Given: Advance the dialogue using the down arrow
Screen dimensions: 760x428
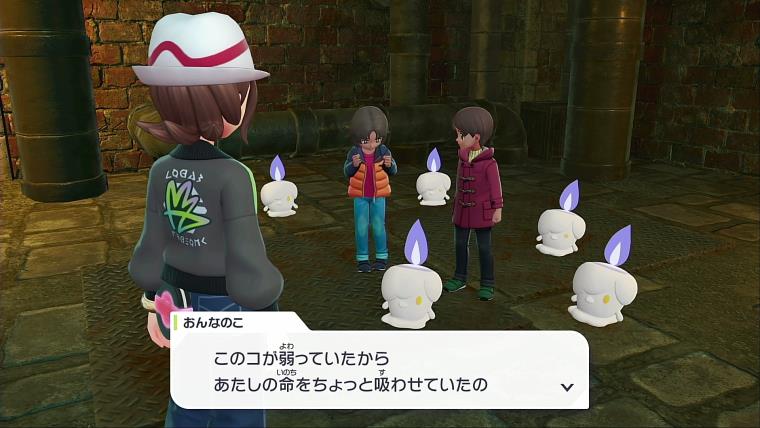Looking at the screenshot, I should pos(567,386).
